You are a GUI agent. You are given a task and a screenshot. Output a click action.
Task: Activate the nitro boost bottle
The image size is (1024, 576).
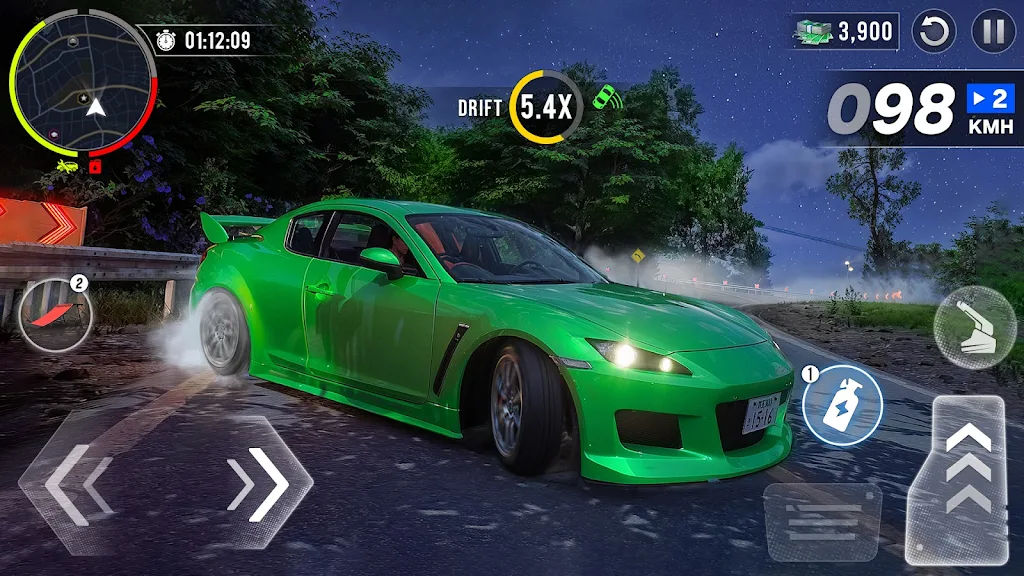click(842, 406)
